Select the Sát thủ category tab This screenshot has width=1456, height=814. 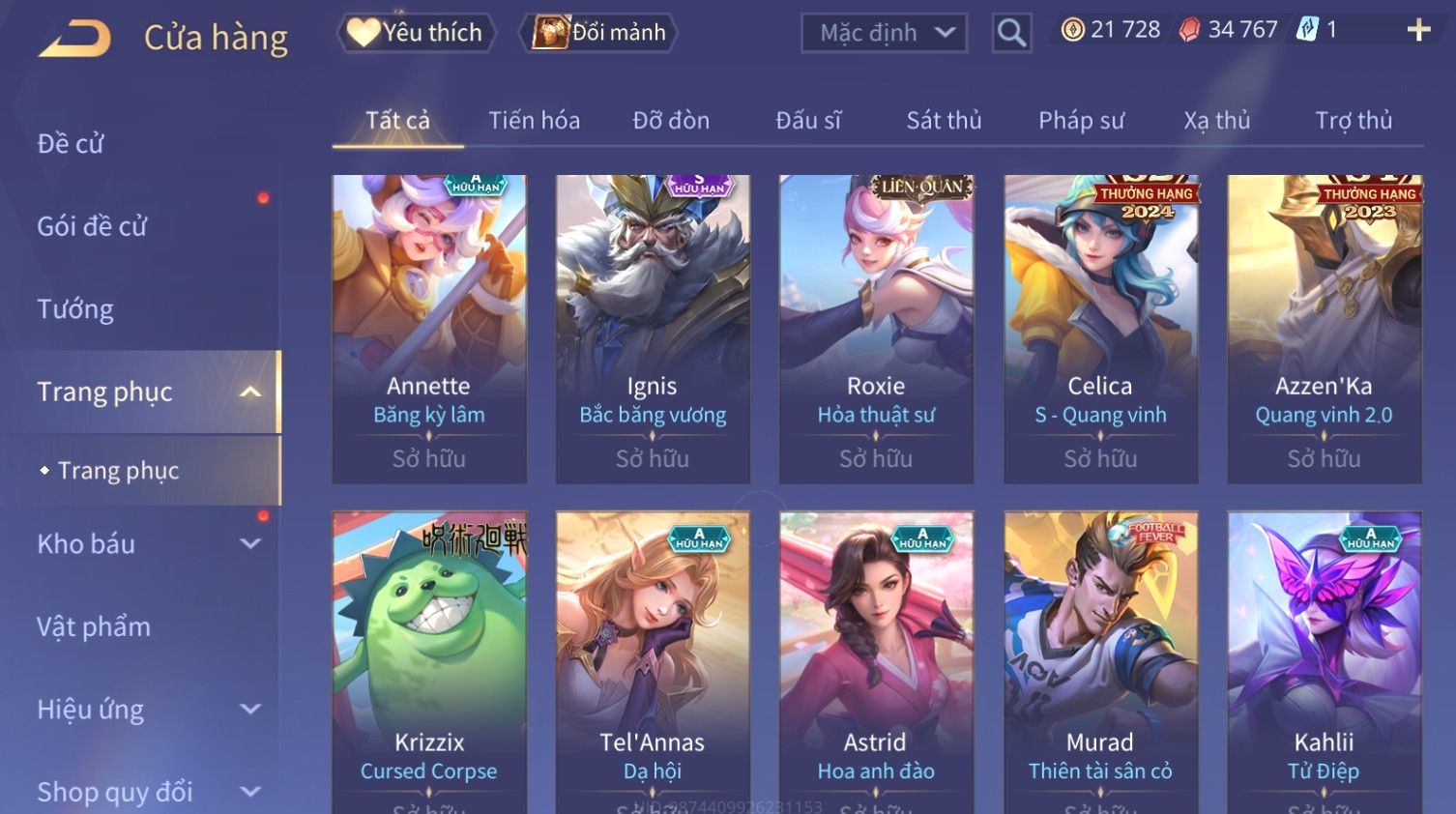coord(944,121)
